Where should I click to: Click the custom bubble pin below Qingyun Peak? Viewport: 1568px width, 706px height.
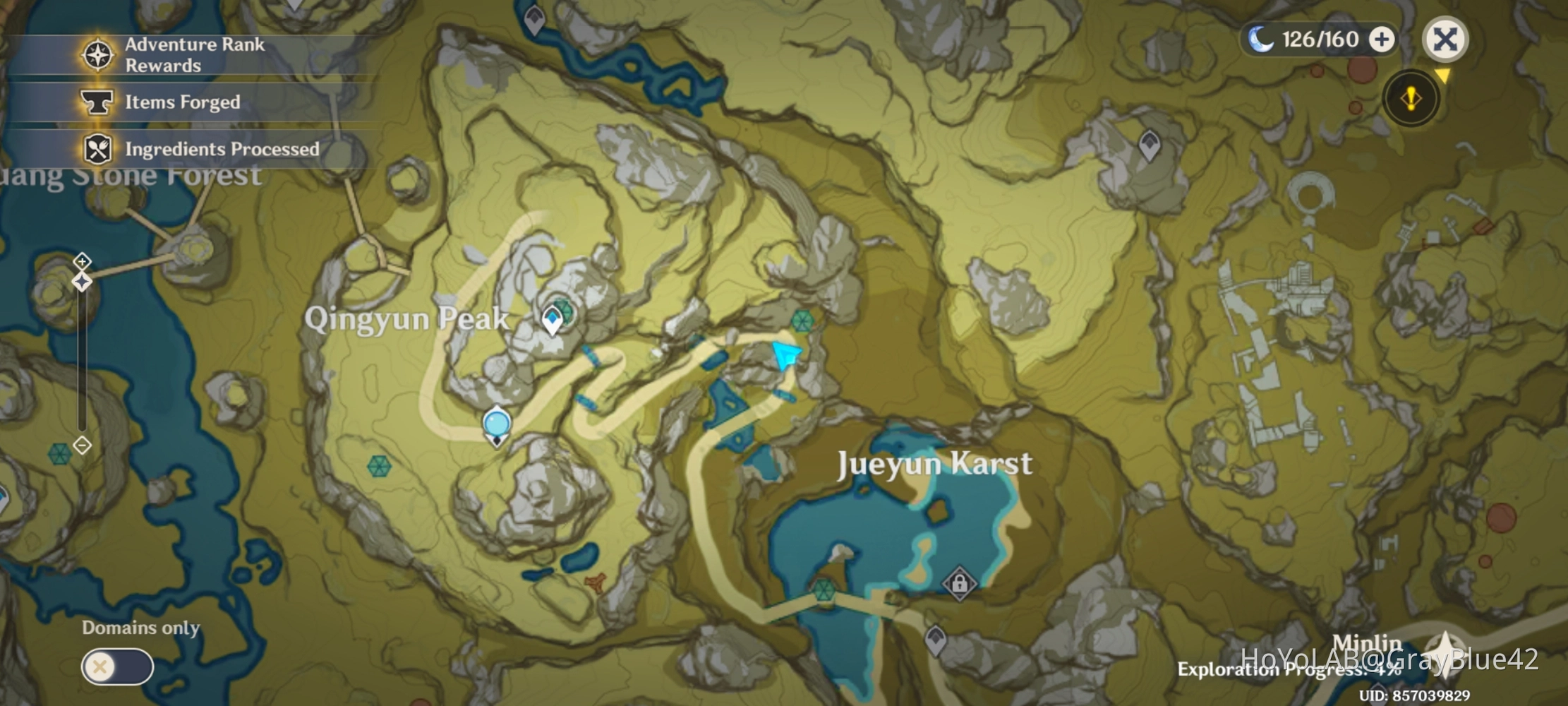496,422
